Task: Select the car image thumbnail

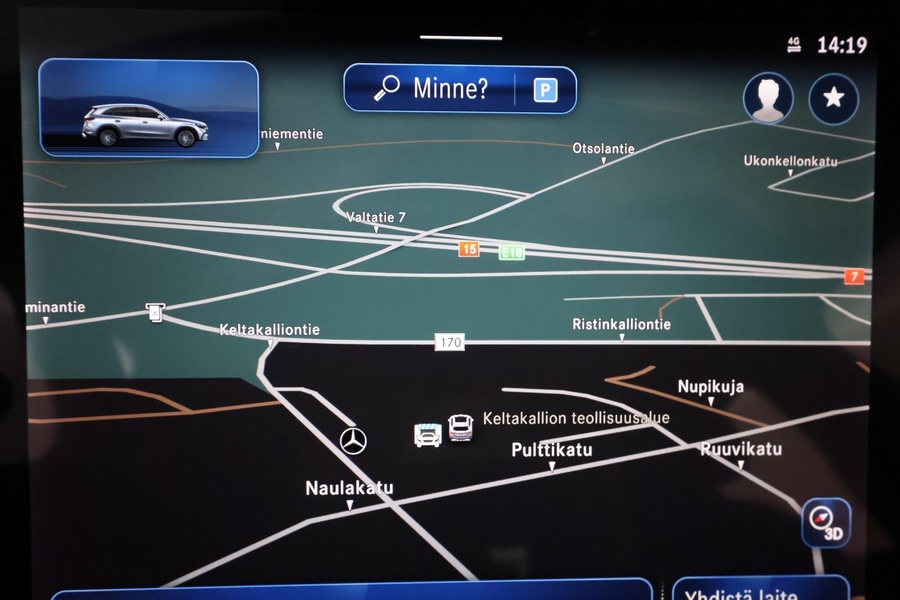Action: coord(148,108)
